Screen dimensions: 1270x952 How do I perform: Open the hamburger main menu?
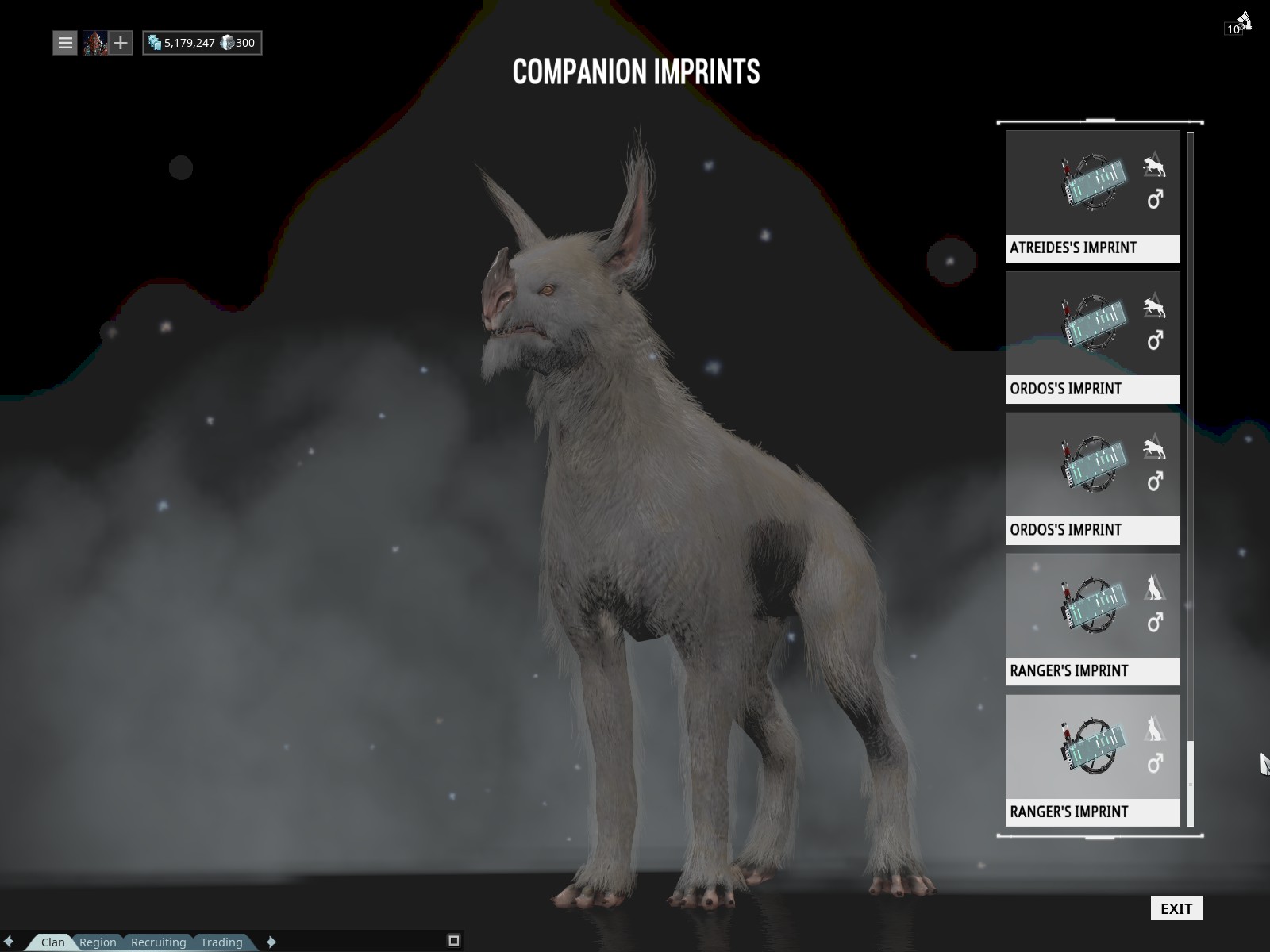click(65, 43)
